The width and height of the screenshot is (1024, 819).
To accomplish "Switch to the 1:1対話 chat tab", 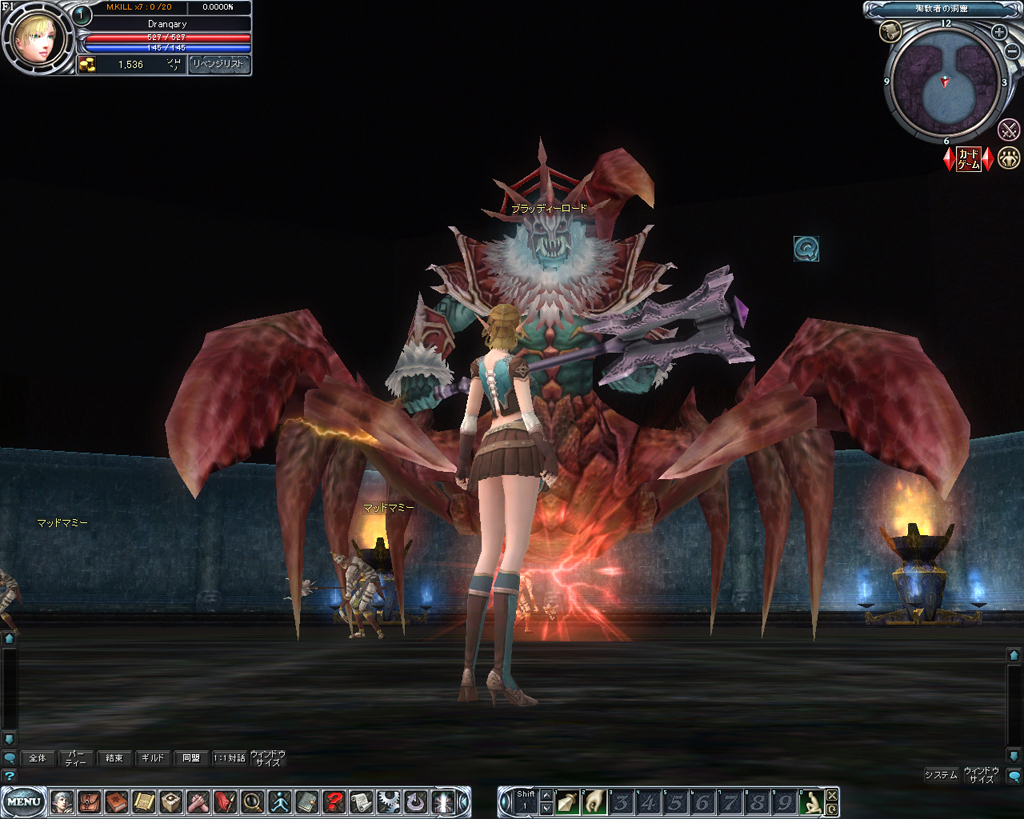I will [x=228, y=759].
